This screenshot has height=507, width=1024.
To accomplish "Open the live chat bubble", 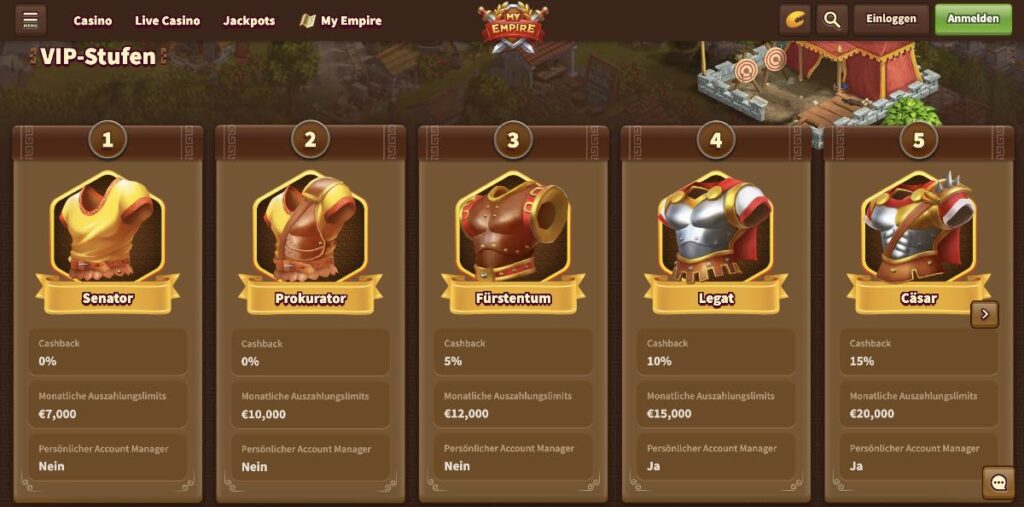I will [998, 483].
